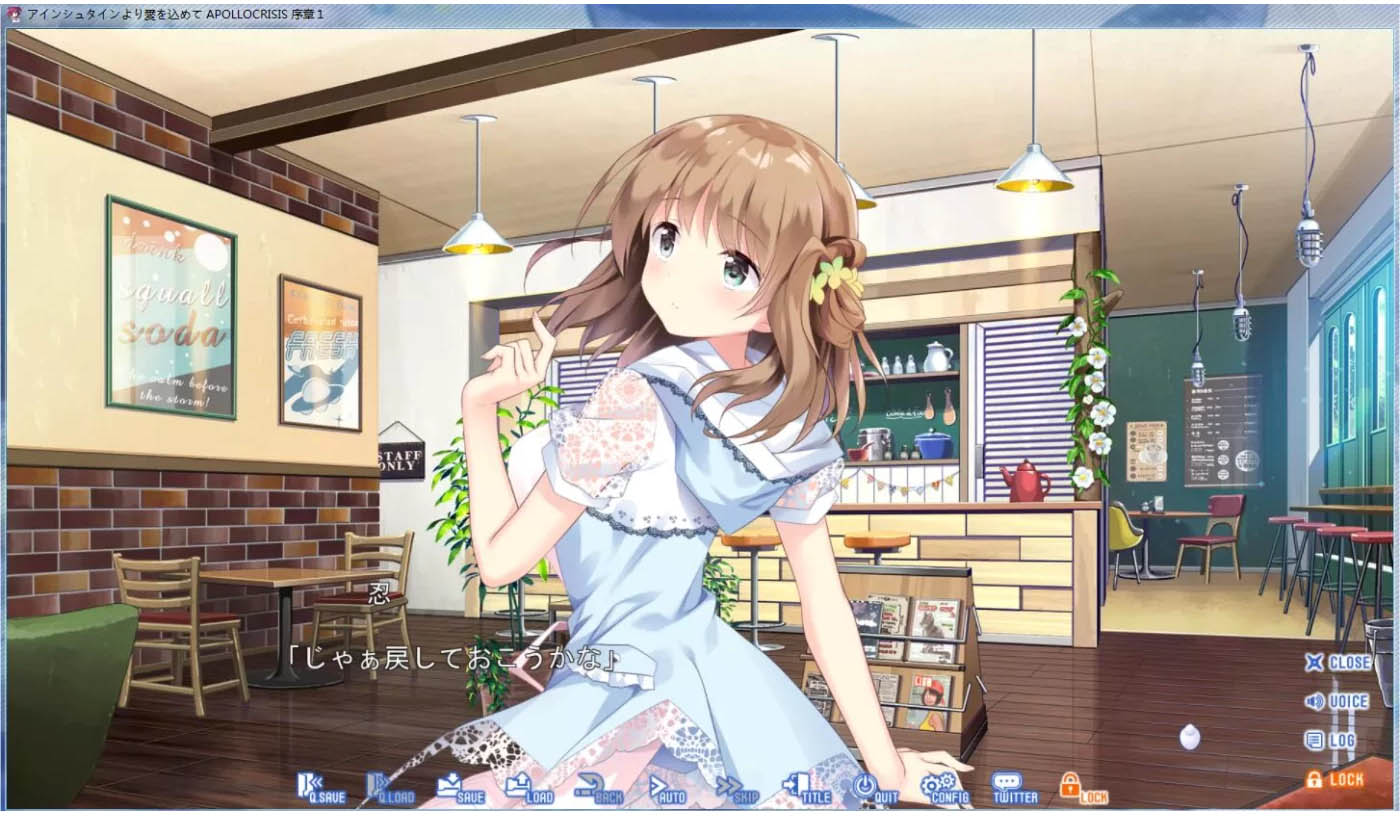
Task: Toggle the LOCK under the LOG button
Action: coord(1334,779)
